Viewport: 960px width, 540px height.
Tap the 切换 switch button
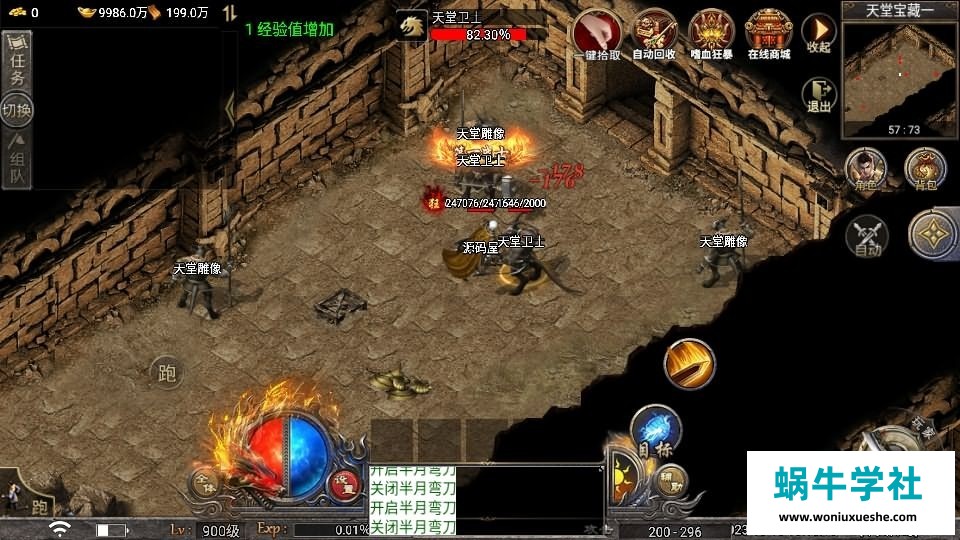pos(17,108)
